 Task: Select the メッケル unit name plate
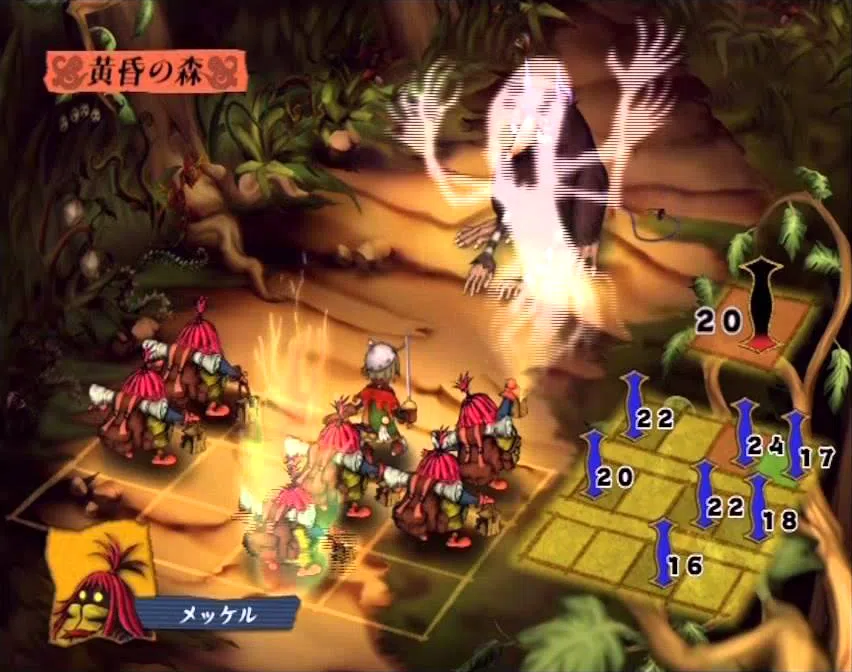[217, 613]
